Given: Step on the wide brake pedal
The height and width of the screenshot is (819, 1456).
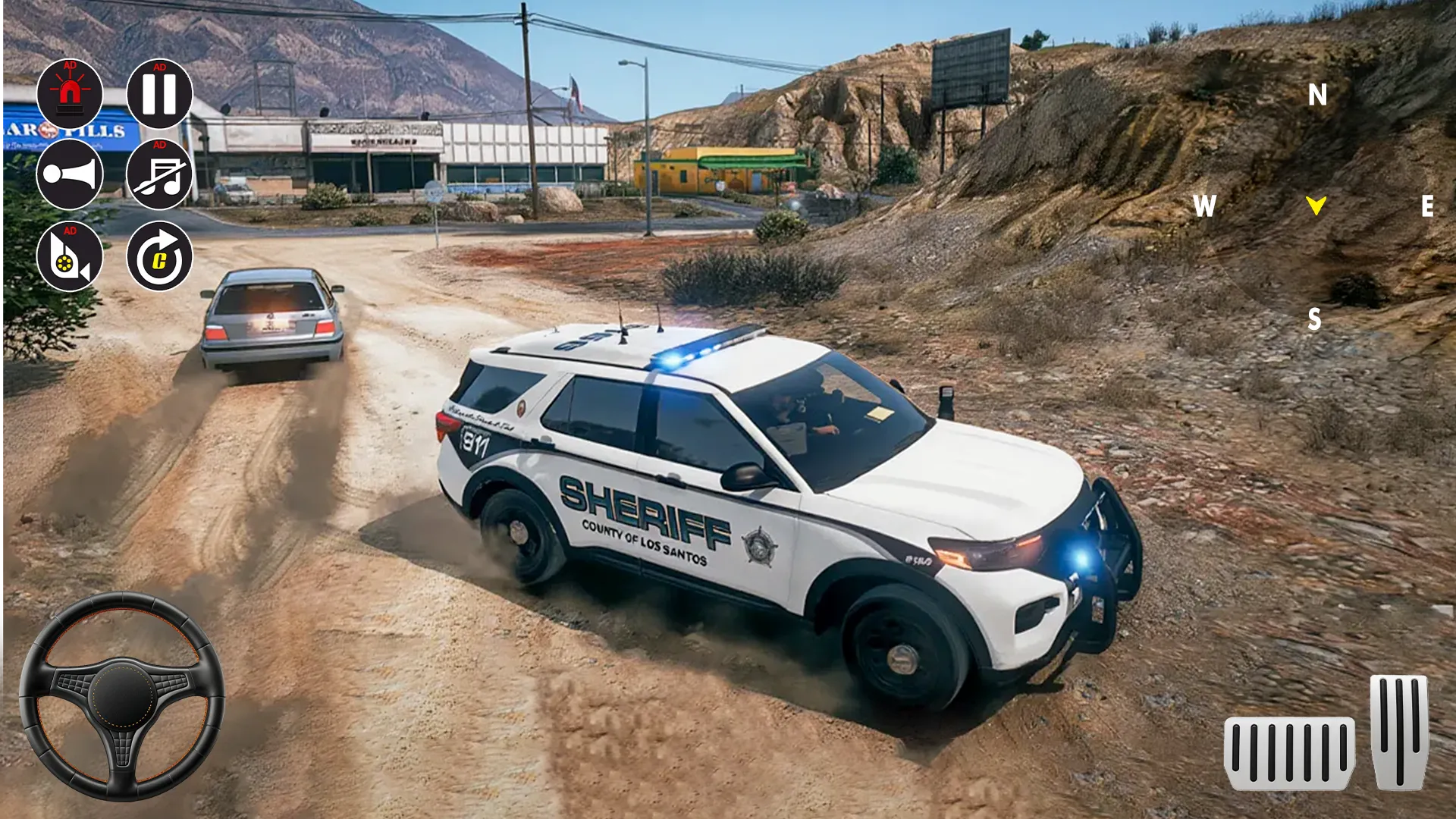Looking at the screenshot, I should click(1289, 754).
